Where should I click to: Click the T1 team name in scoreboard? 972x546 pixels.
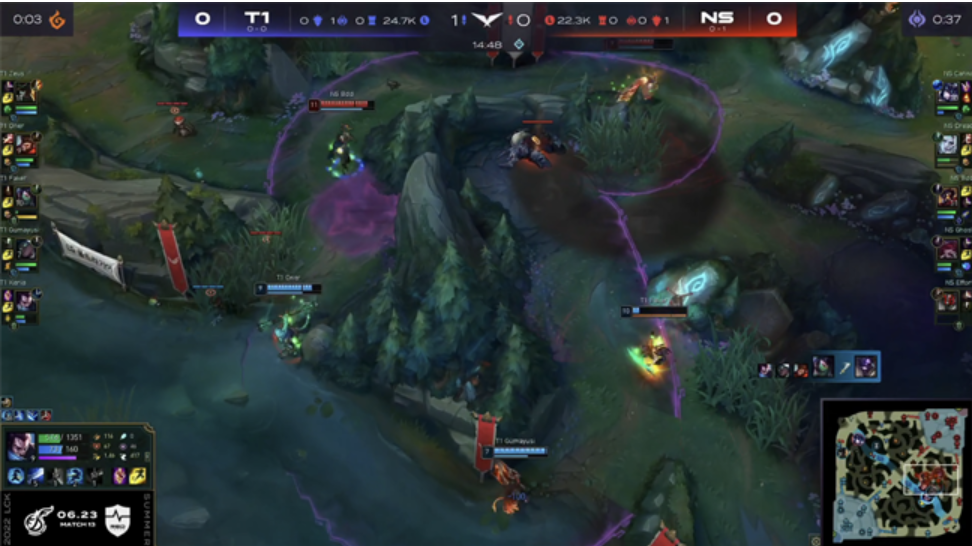pyautogui.click(x=257, y=18)
